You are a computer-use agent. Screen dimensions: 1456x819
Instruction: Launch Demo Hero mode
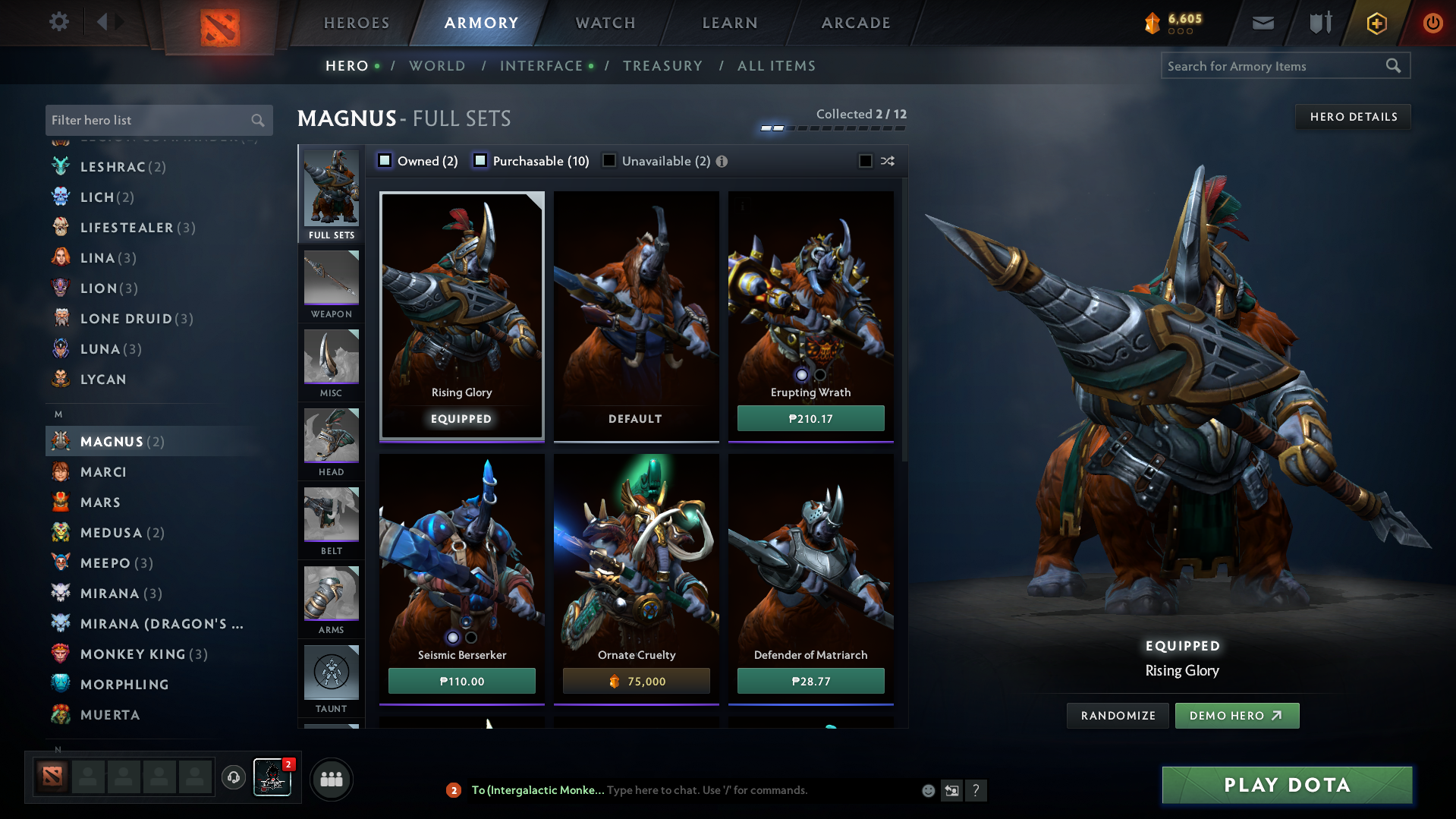pos(1236,716)
